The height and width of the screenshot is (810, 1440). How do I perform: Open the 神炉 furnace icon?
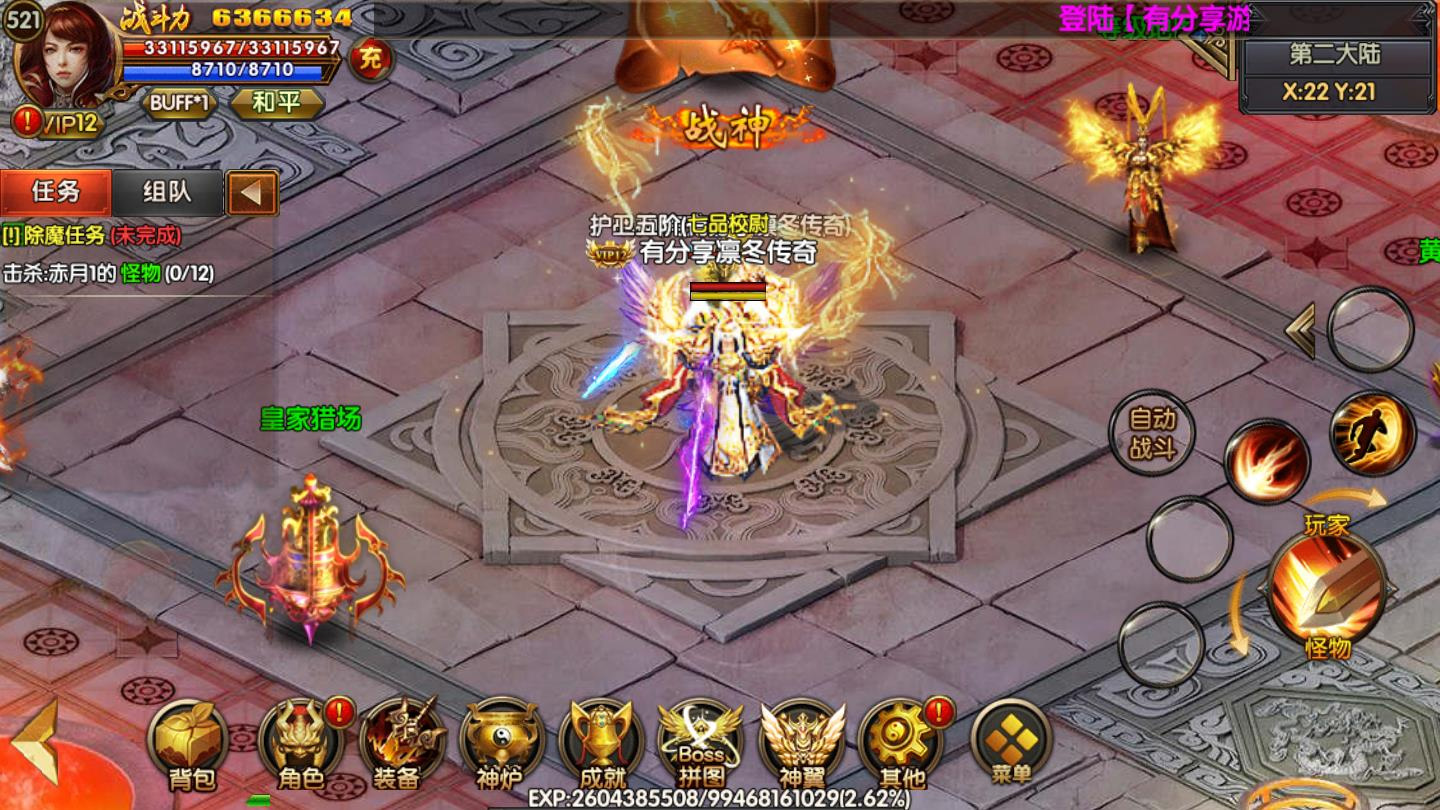click(x=500, y=742)
